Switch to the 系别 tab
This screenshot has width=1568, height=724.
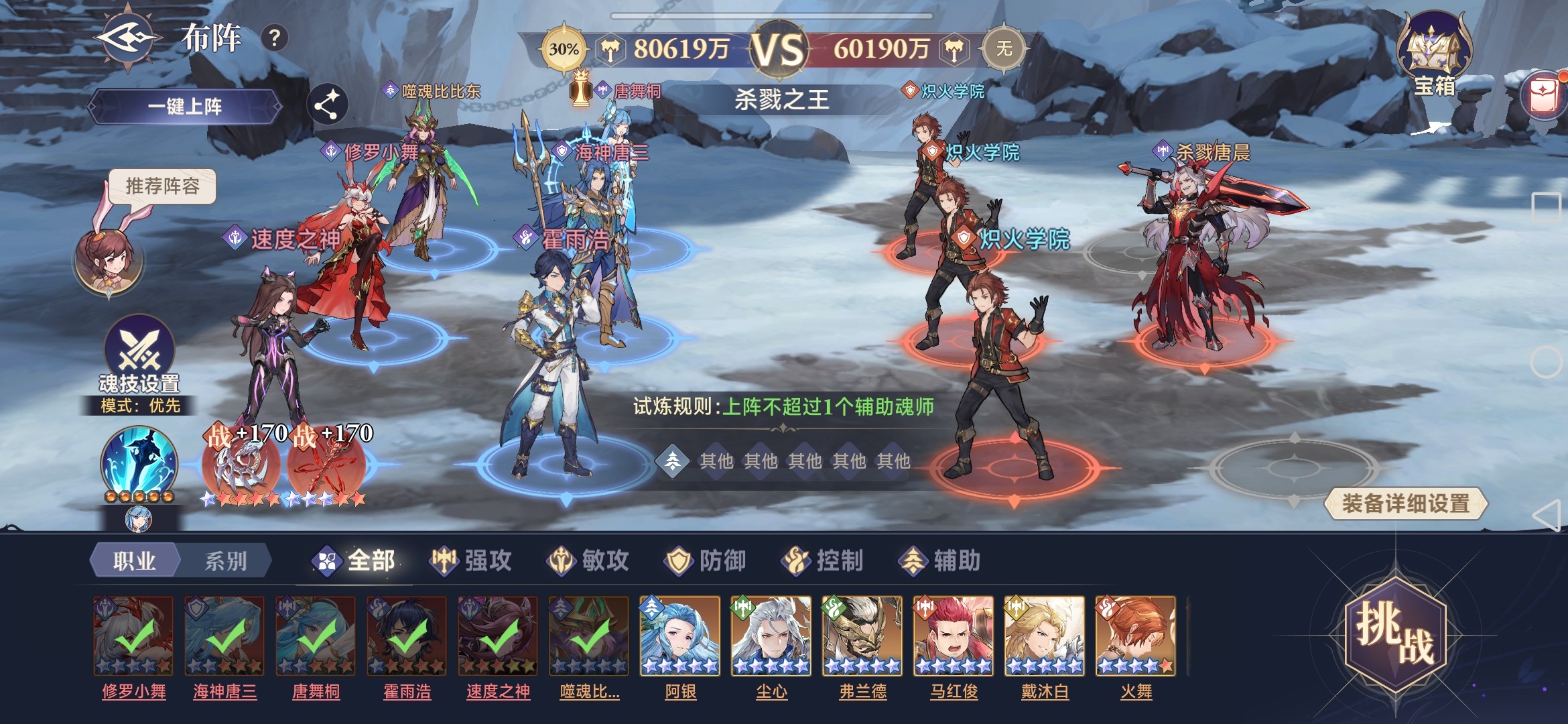tap(225, 560)
